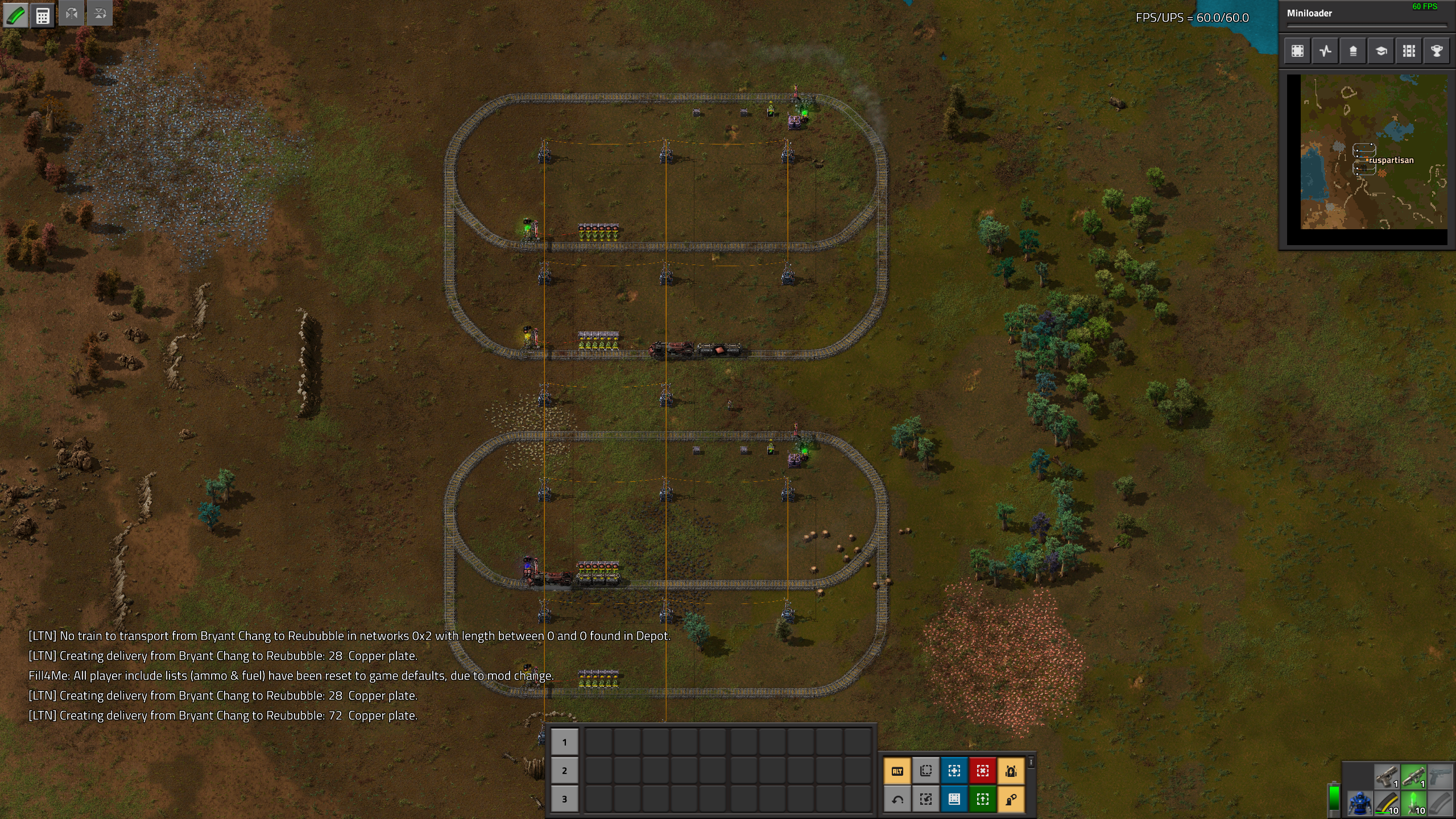Select the red deconstruction planner shortcut
The width and height of the screenshot is (1456, 819).
click(x=983, y=771)
